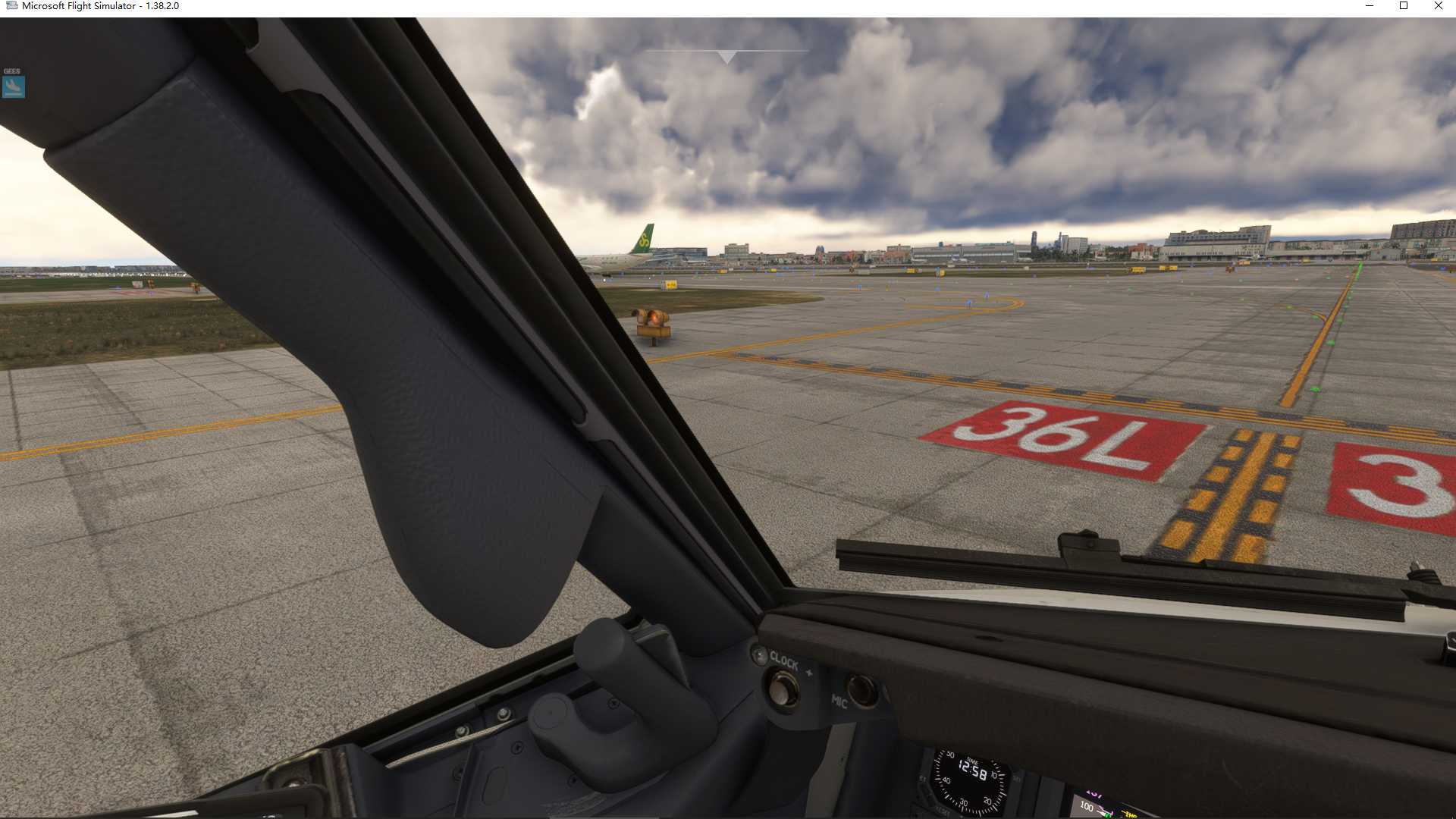Click the title bar reading Microsoft Flight Simulator
1456x819 pixels.
[78, 5]
